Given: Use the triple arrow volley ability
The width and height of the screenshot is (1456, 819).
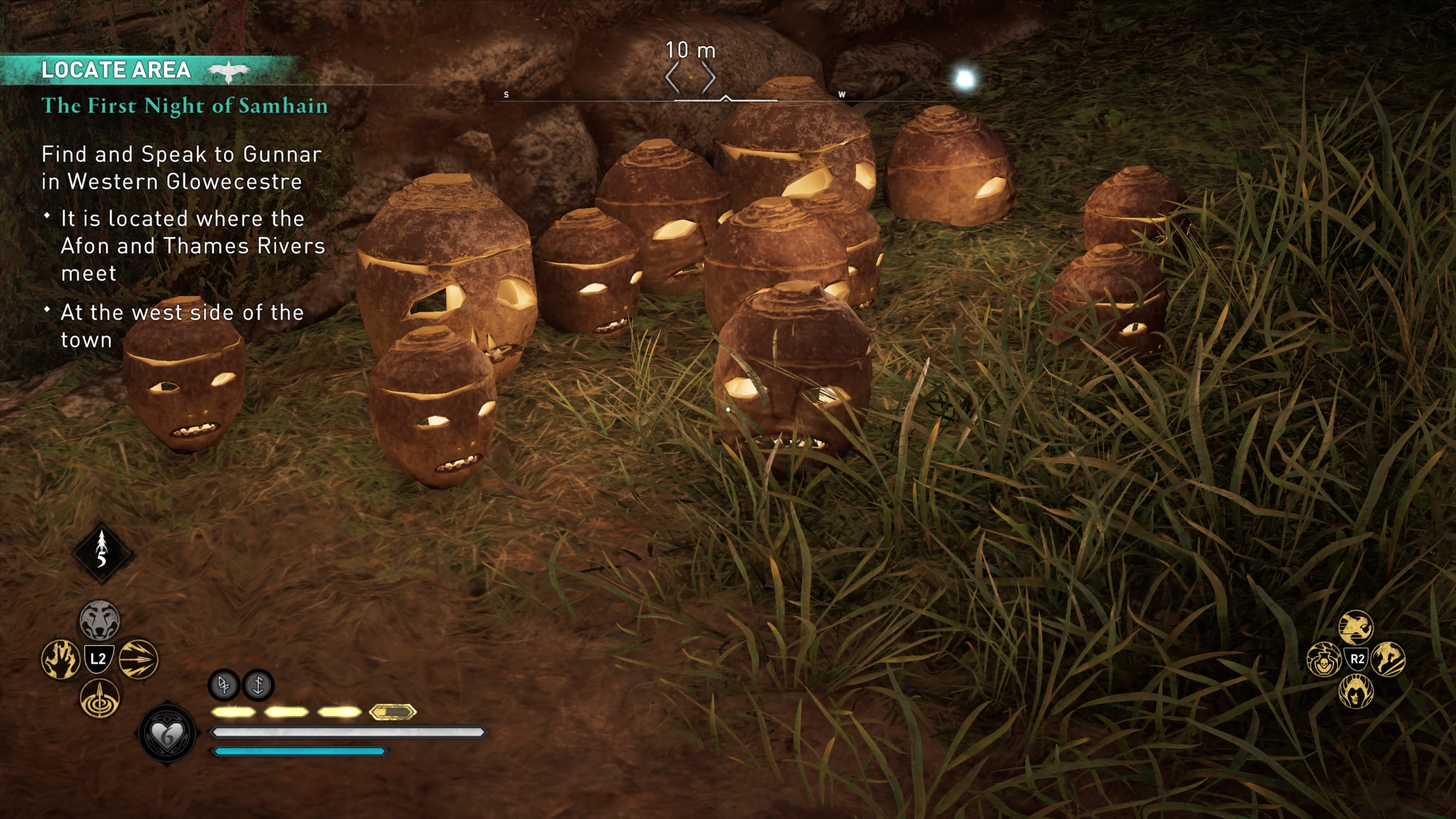Looking at the screenshot, I should click(138, 659).
